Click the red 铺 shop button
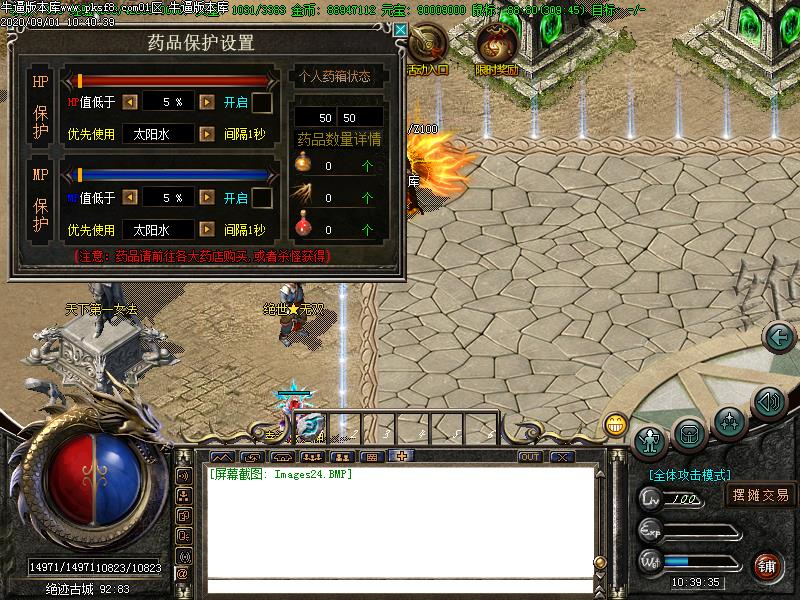This screenshot has width=800, height=600. pos(768,565)
